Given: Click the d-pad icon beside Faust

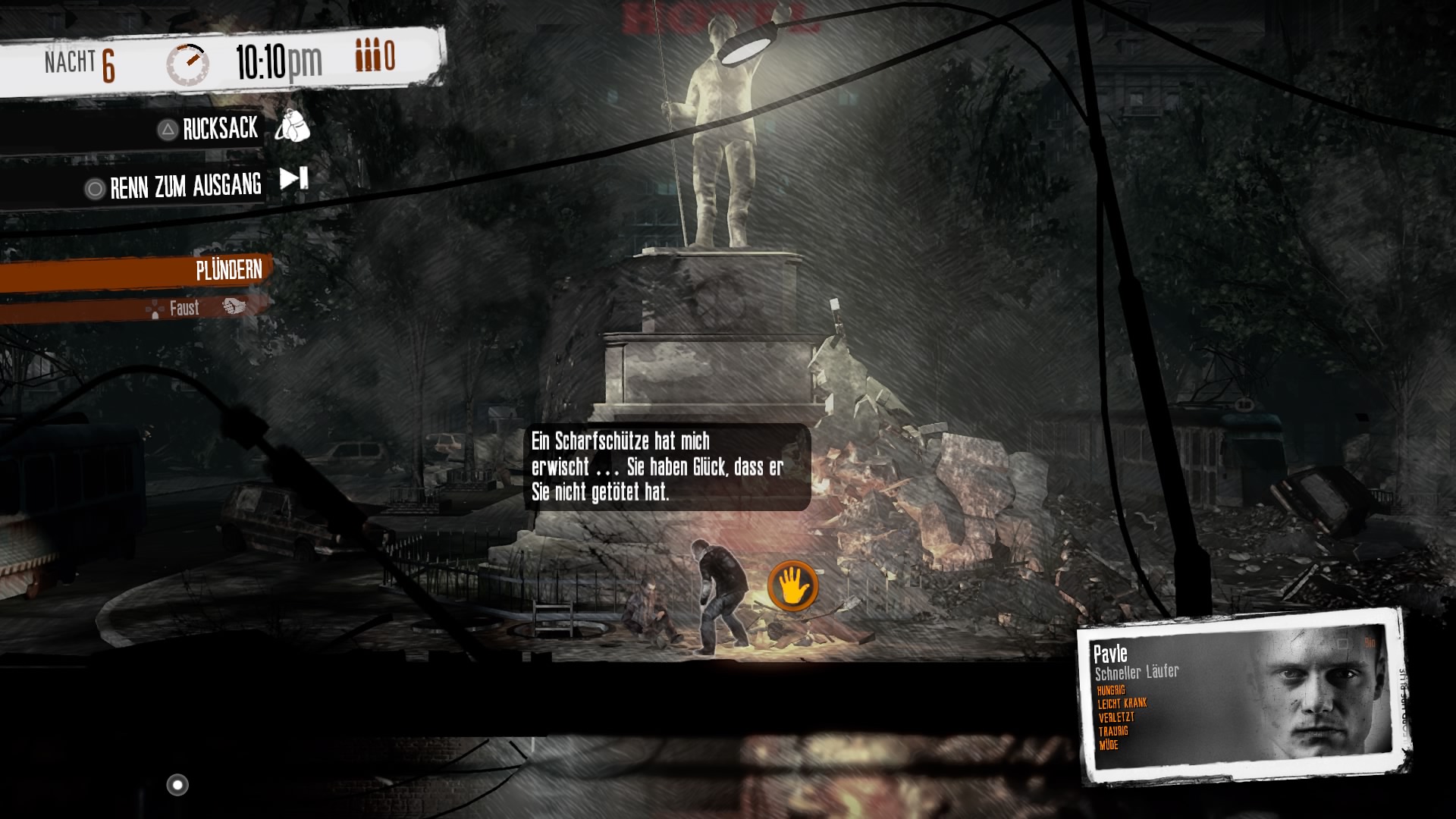Looking at the screenshot, I should [x=154, y=308].
